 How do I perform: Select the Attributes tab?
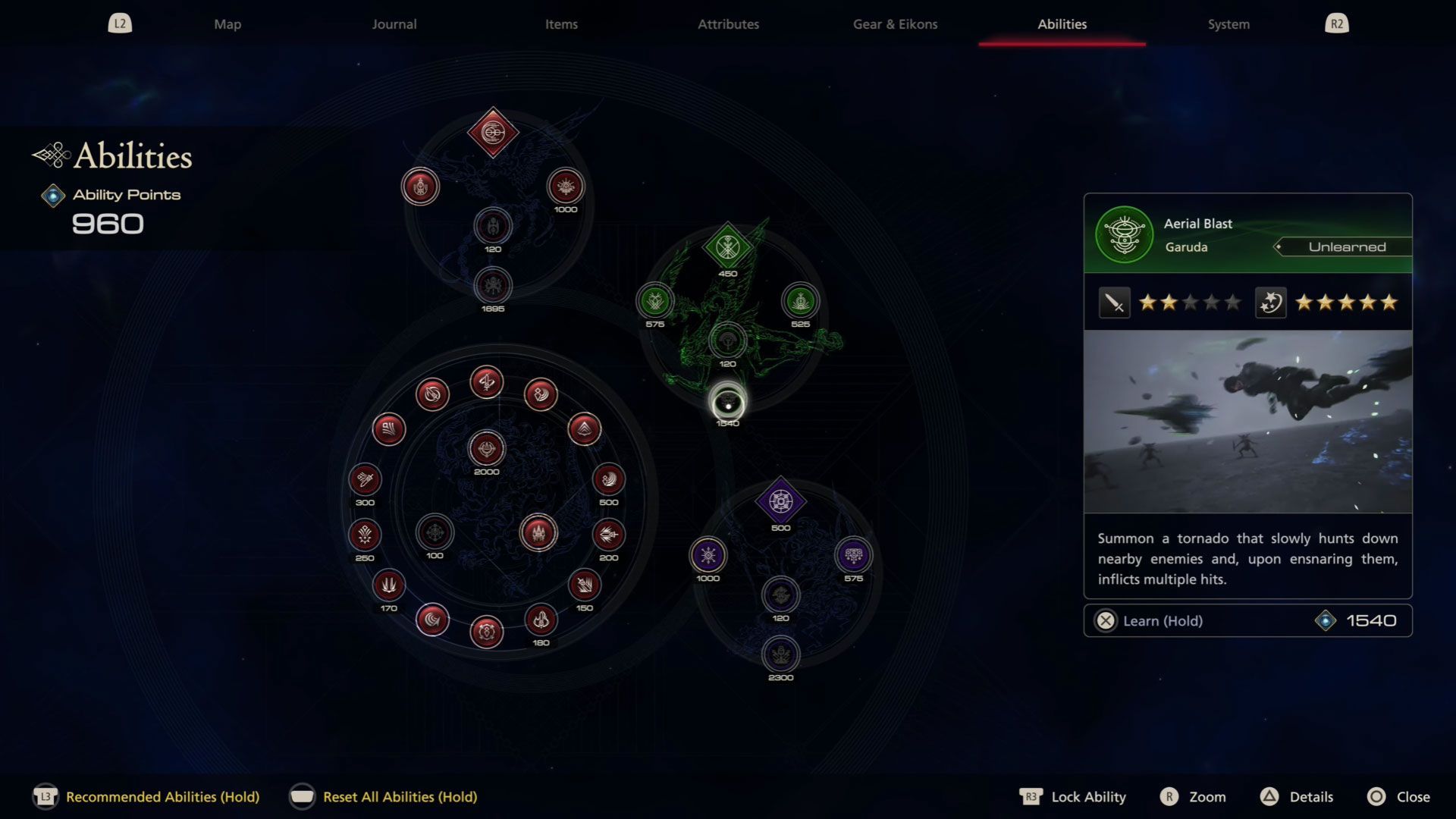point(728,24)
